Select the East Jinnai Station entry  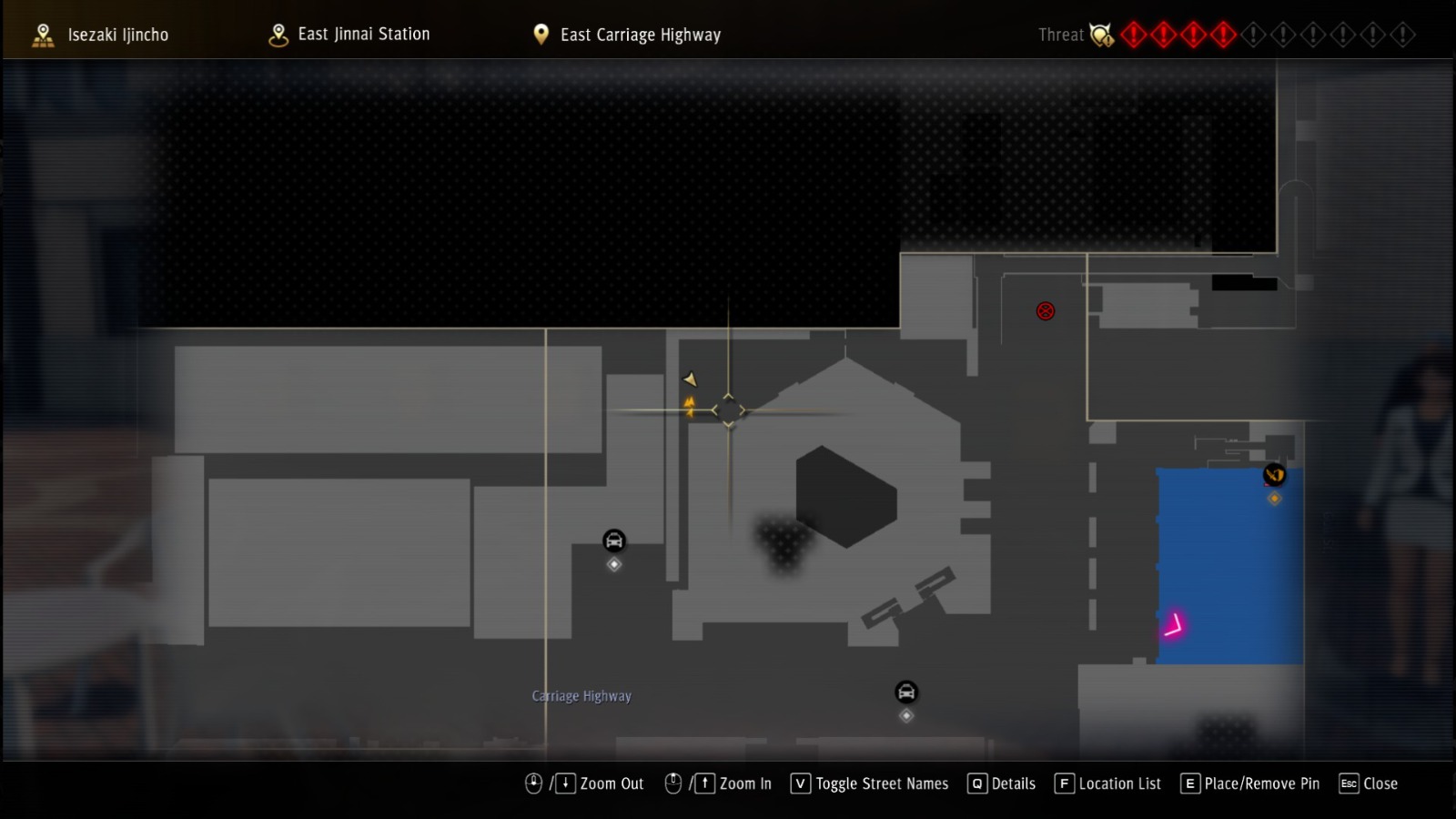(x=362, y=34)
